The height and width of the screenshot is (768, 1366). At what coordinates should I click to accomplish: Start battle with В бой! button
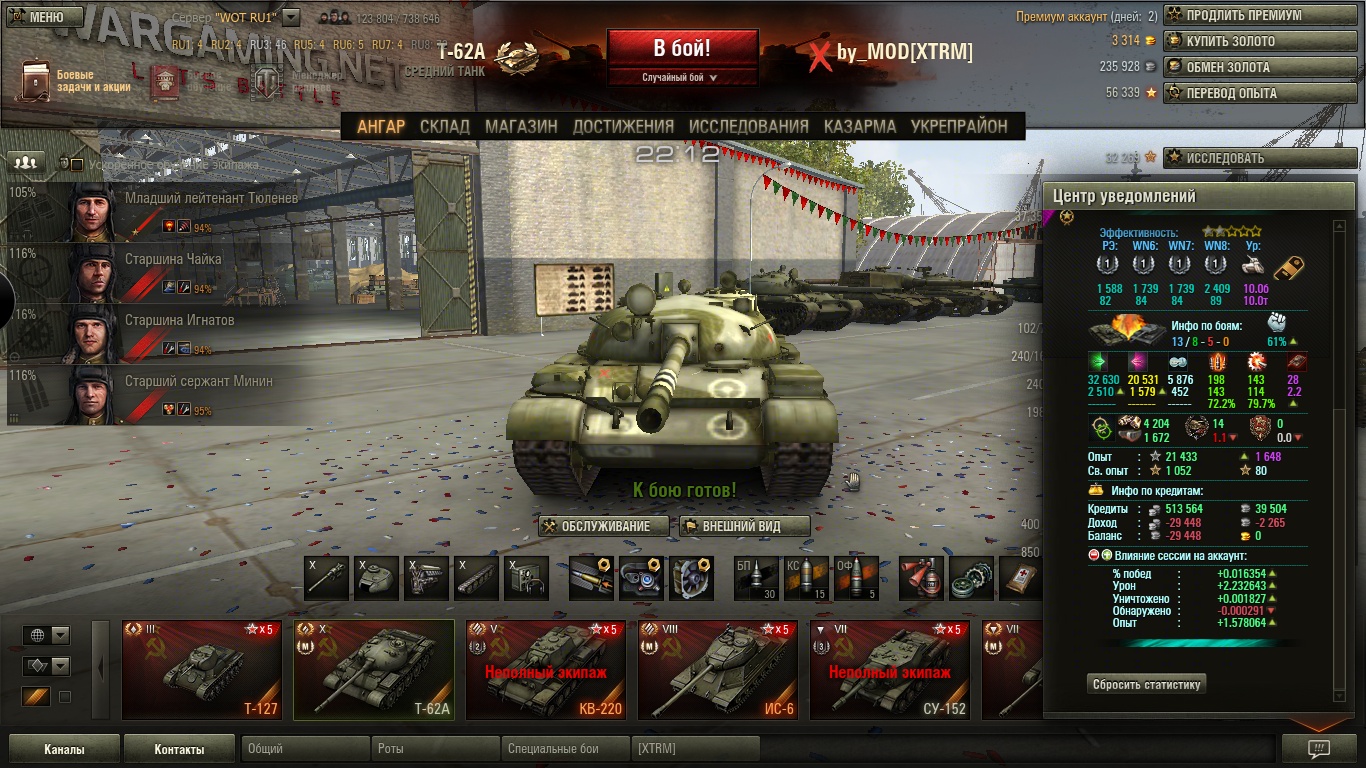point(682,48)
